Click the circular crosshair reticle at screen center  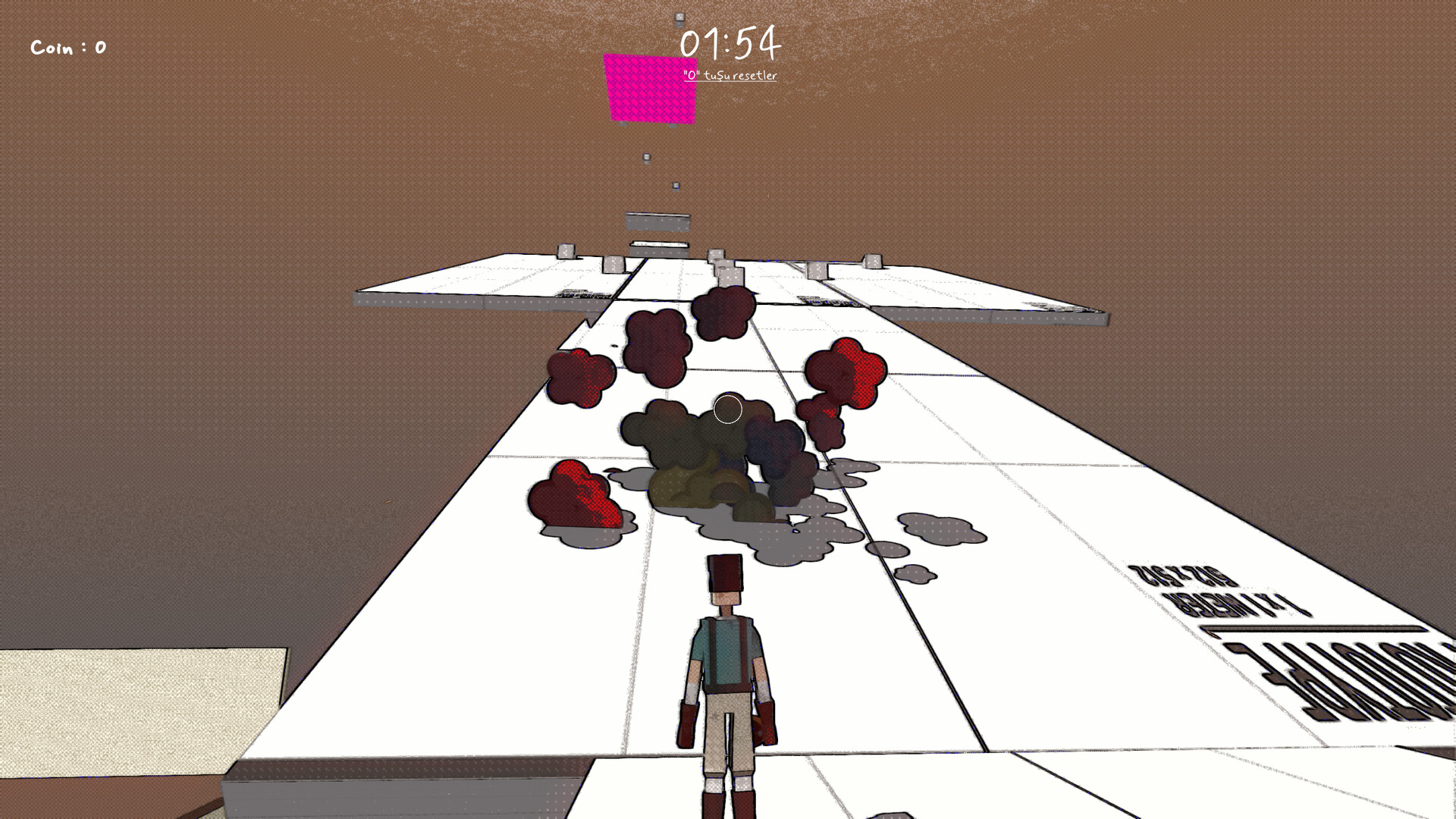[727, 409]
